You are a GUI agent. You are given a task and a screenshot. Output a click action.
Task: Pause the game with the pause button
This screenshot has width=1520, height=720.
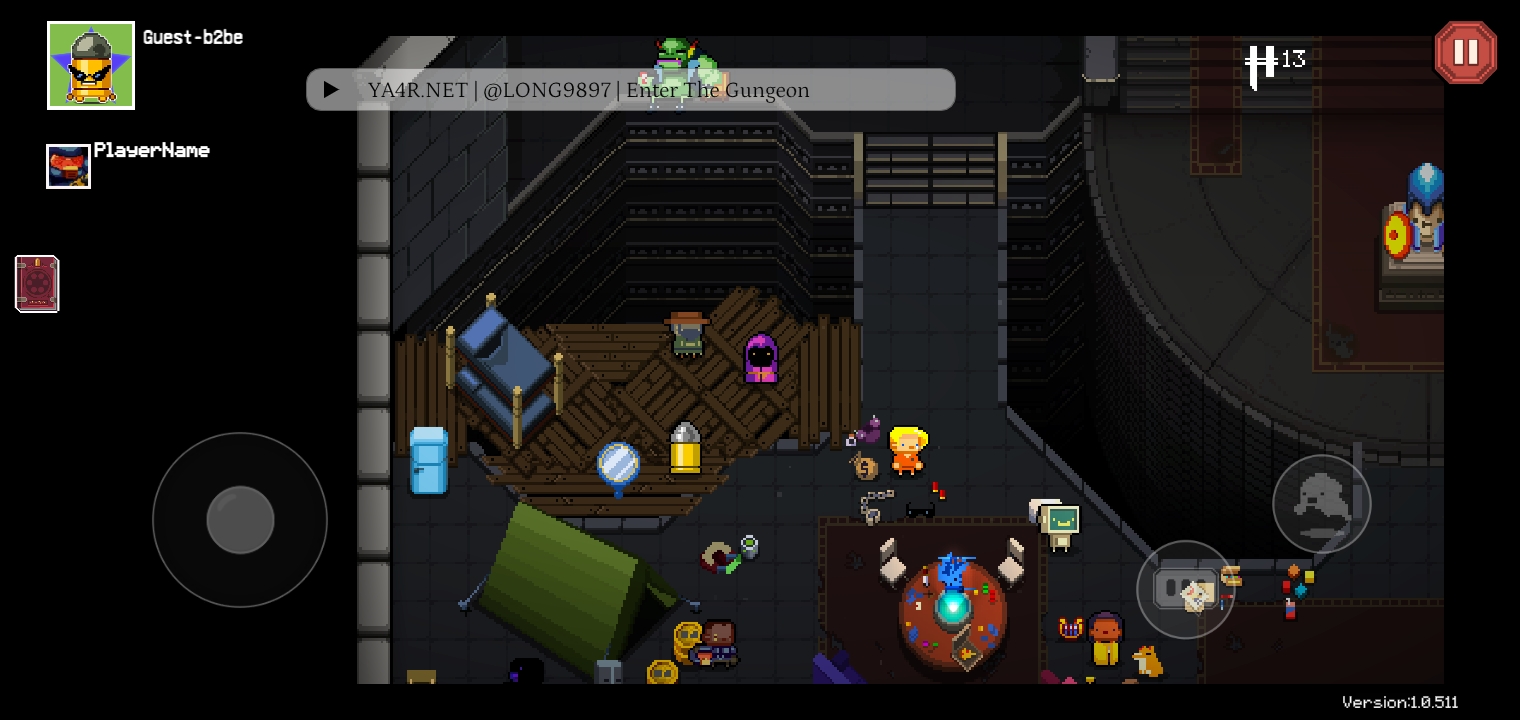point(1466,52)
